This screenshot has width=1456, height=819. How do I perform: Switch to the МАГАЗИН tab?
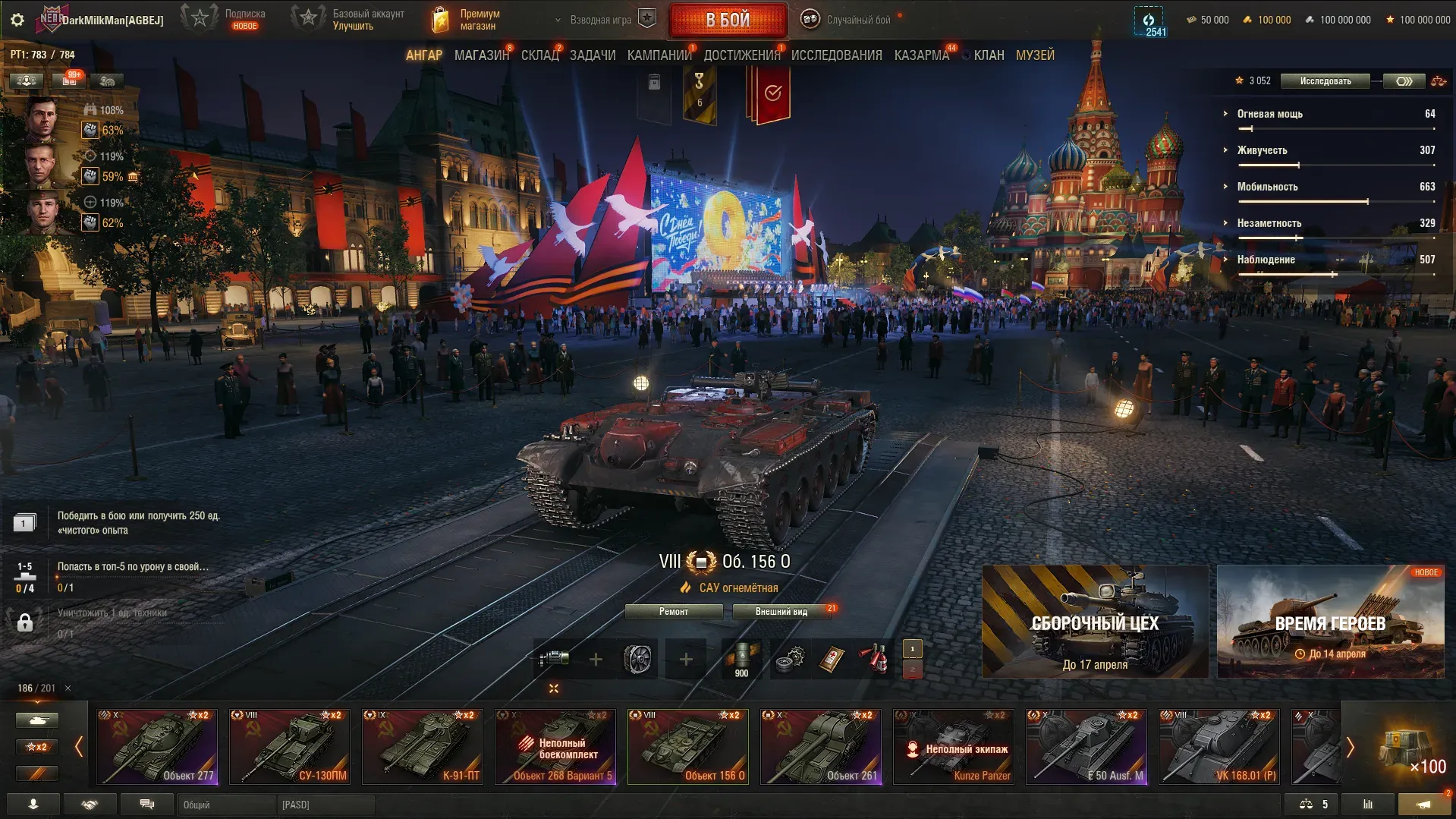[481, 55]
